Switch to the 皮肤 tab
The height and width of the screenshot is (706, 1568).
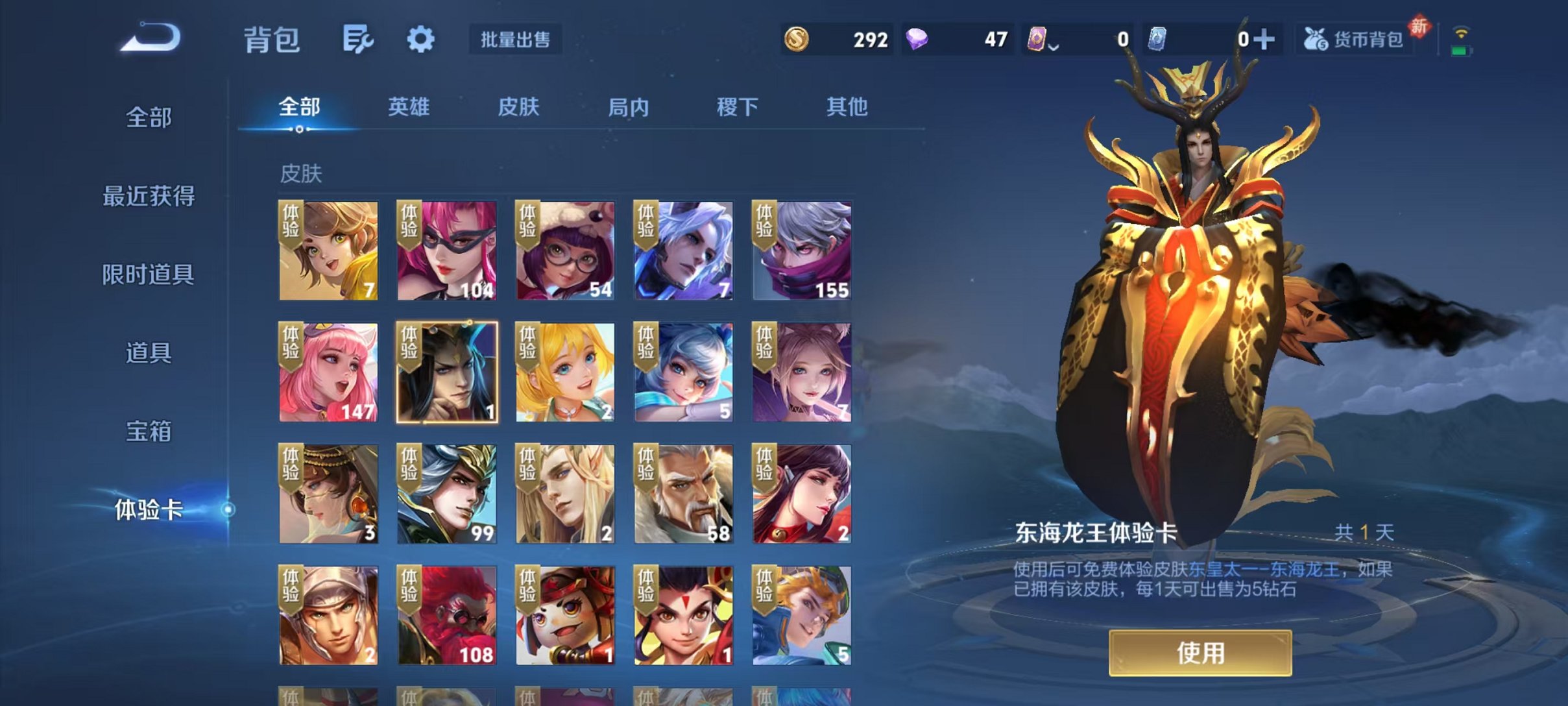518,108
